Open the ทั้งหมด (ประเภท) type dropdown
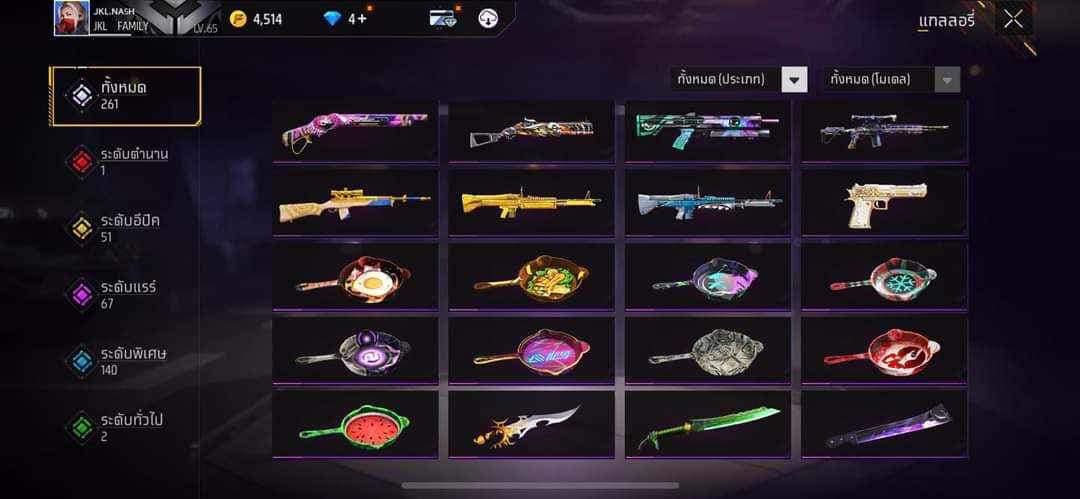Viewport: 1080px width, 499px height. tap(738, 79)
